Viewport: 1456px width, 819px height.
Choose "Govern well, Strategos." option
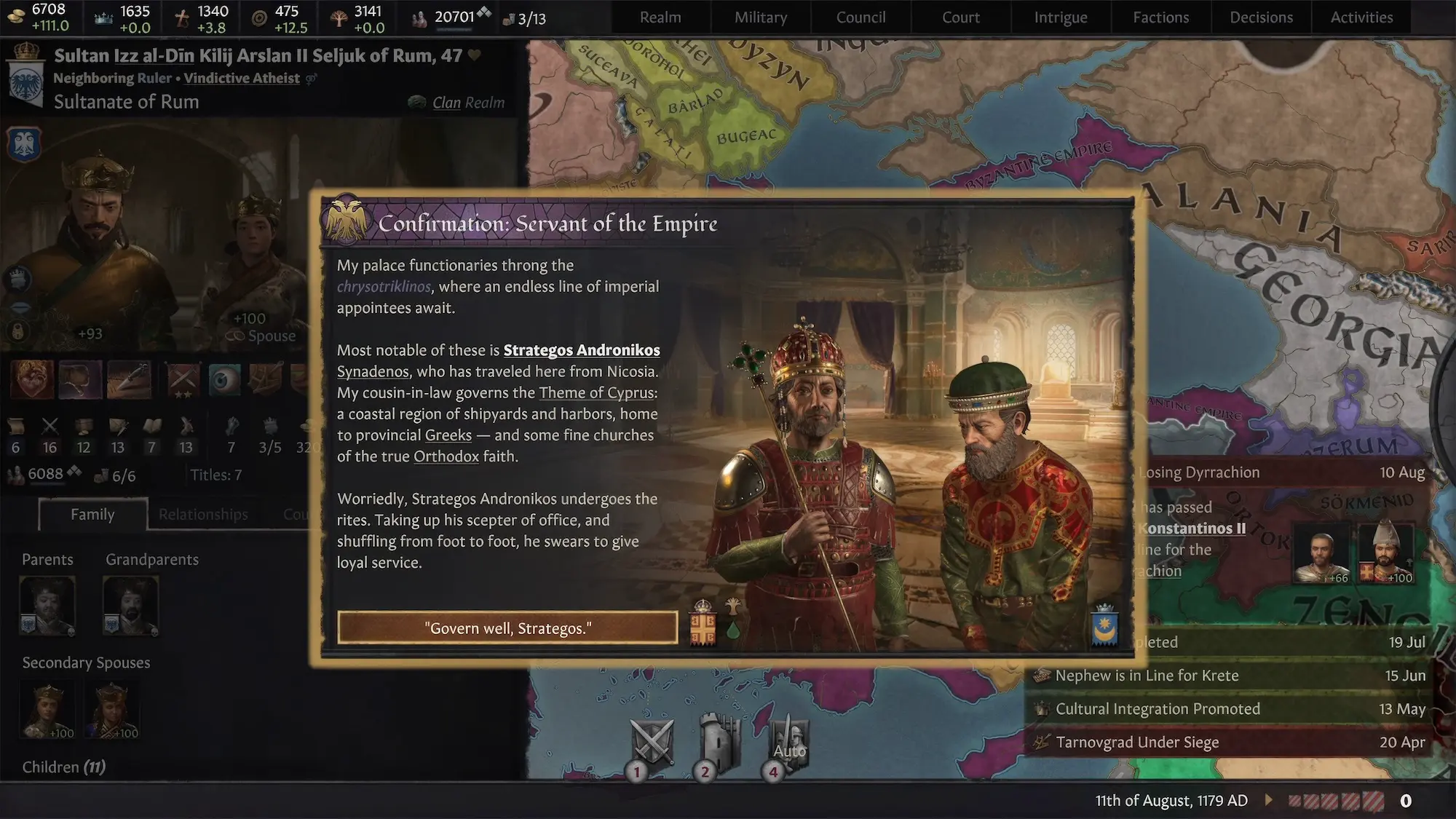click(507, 628)
